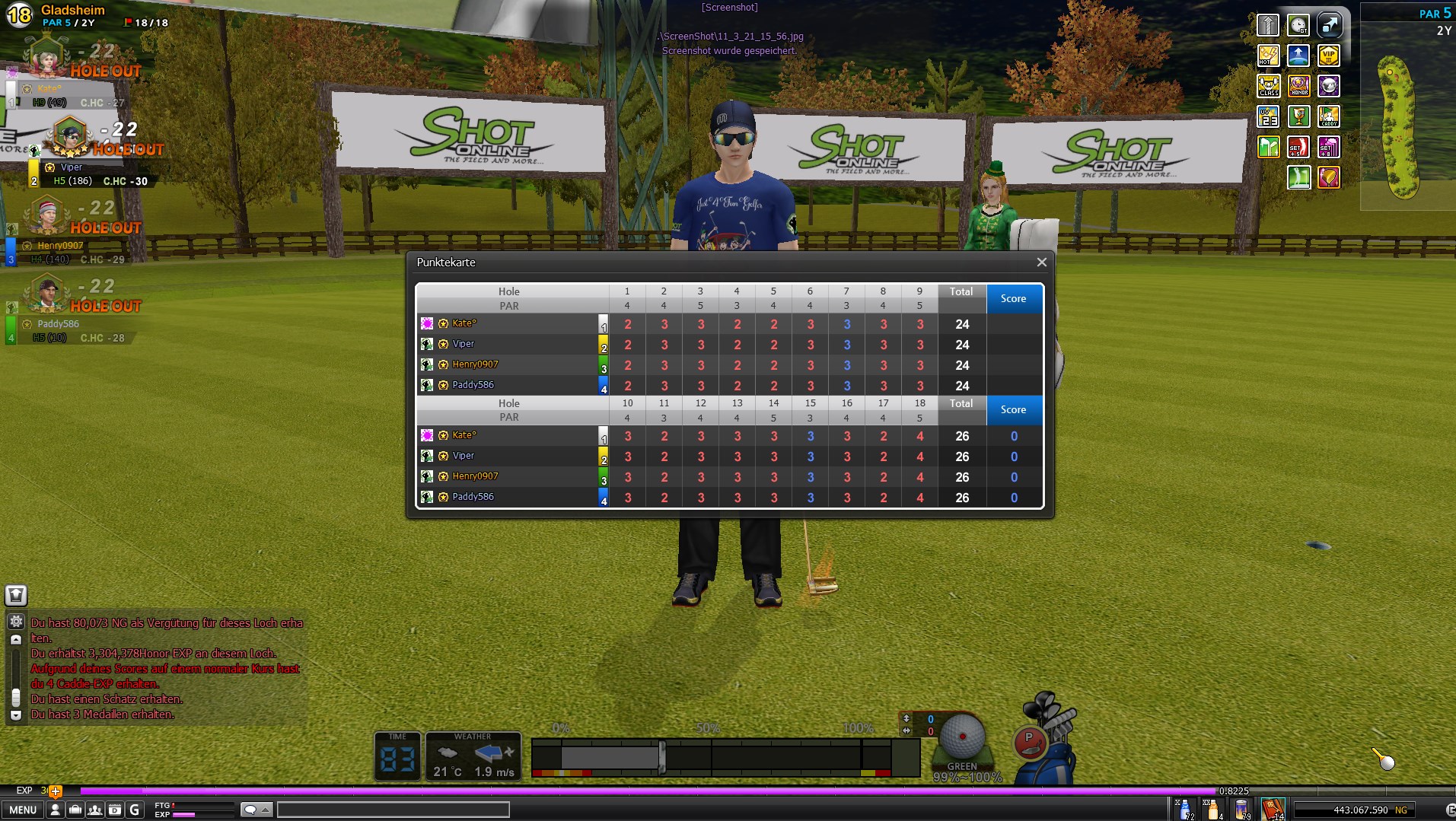The height and width of the screenshot is (821, 1456).
Task: Select the CLASS buff icon
Action: click(1268, 86)
